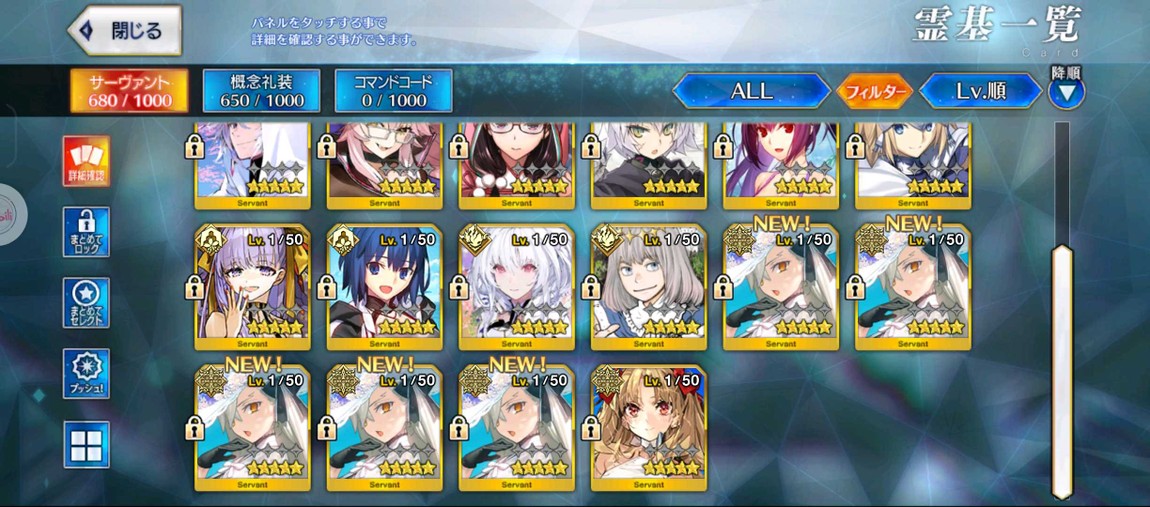Viewport: 1150px width, 507px height.
Task: Open the blonde twin-tail servant card
Action: click(648, 428)
